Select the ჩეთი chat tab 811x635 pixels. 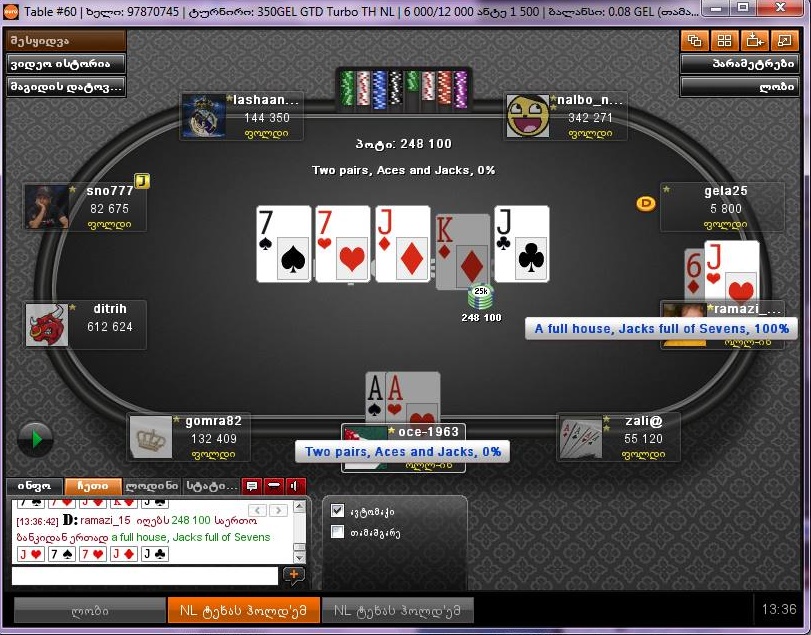[x=92, y=486]
